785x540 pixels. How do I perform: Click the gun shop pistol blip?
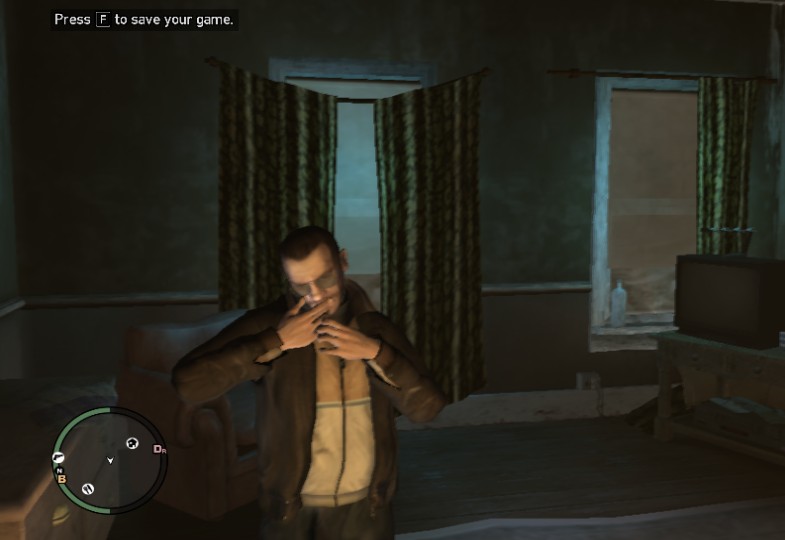coord(58,457)
